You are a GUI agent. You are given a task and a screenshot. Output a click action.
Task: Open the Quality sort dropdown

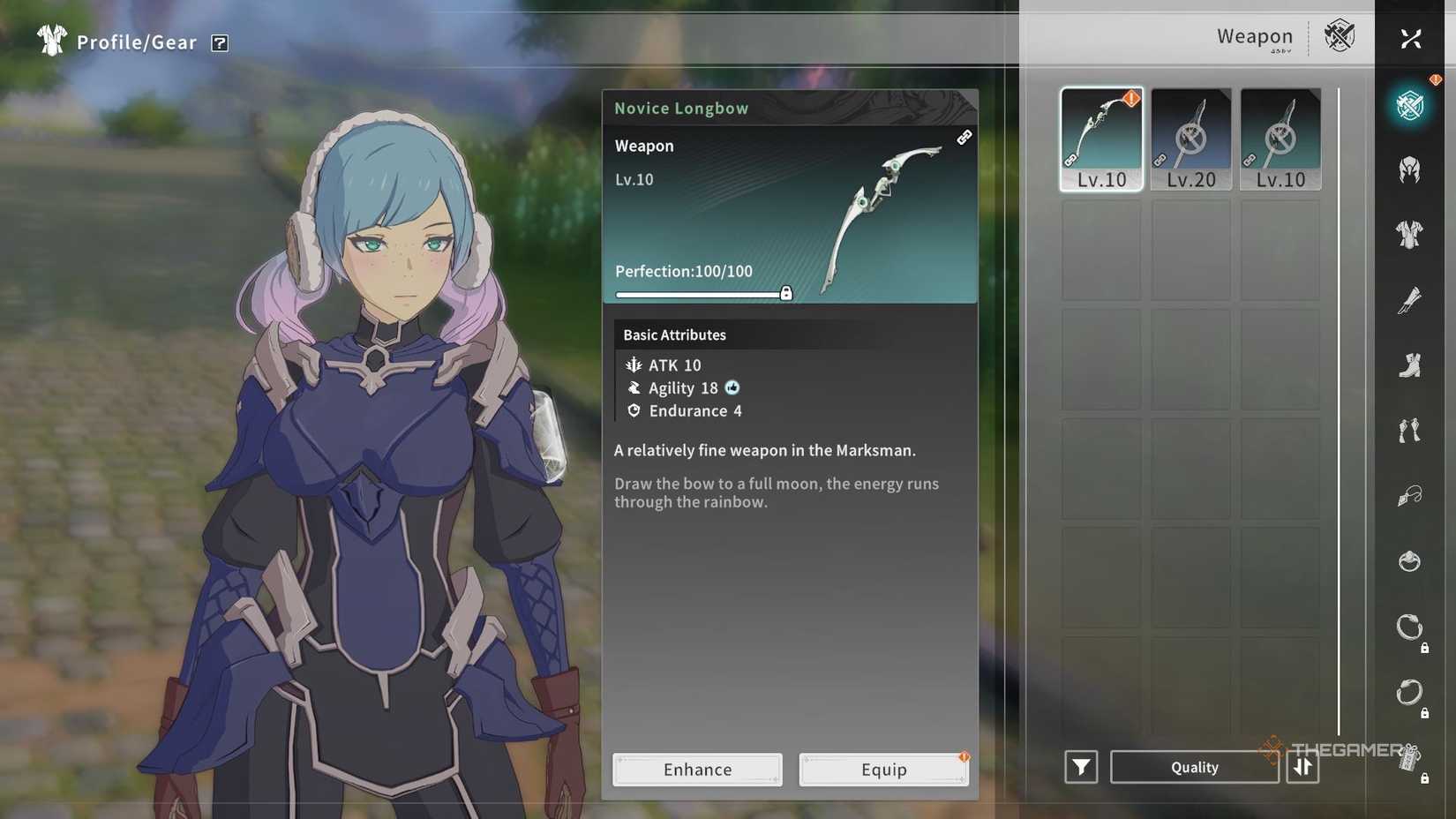point(1194,768)
